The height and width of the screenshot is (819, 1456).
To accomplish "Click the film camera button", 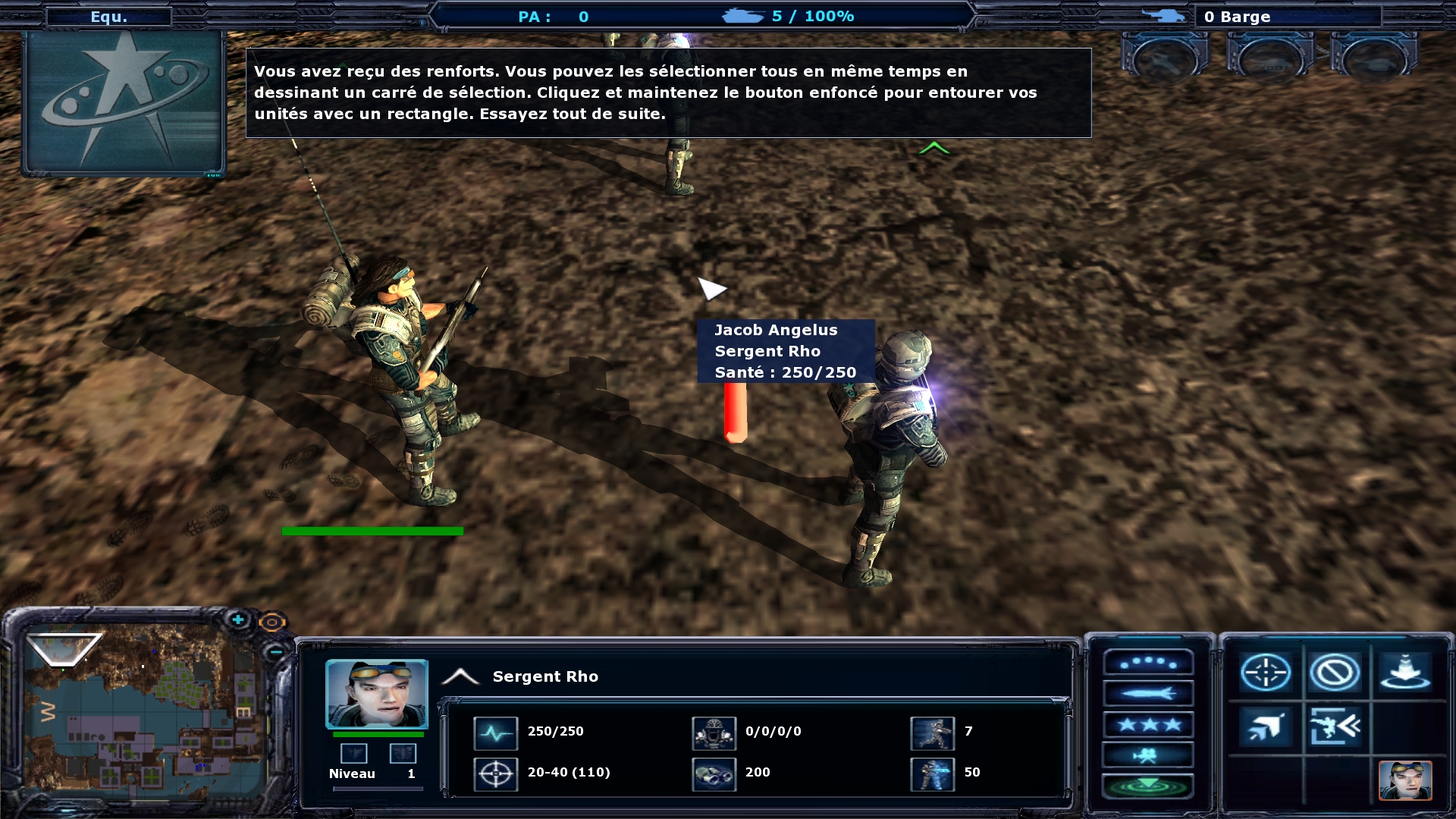I will 1148,755.
